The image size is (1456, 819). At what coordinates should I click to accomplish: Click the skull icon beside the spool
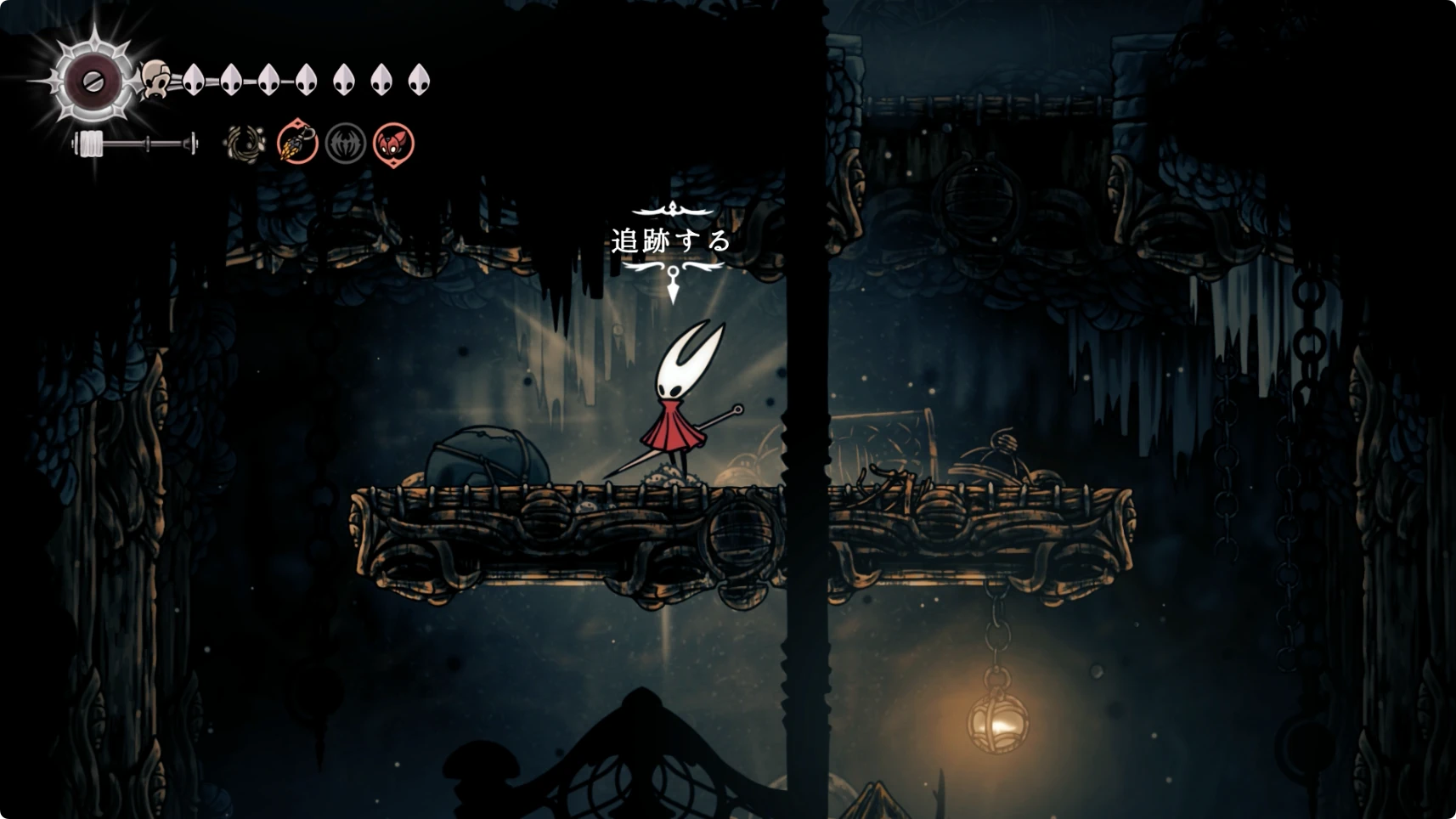155,80
